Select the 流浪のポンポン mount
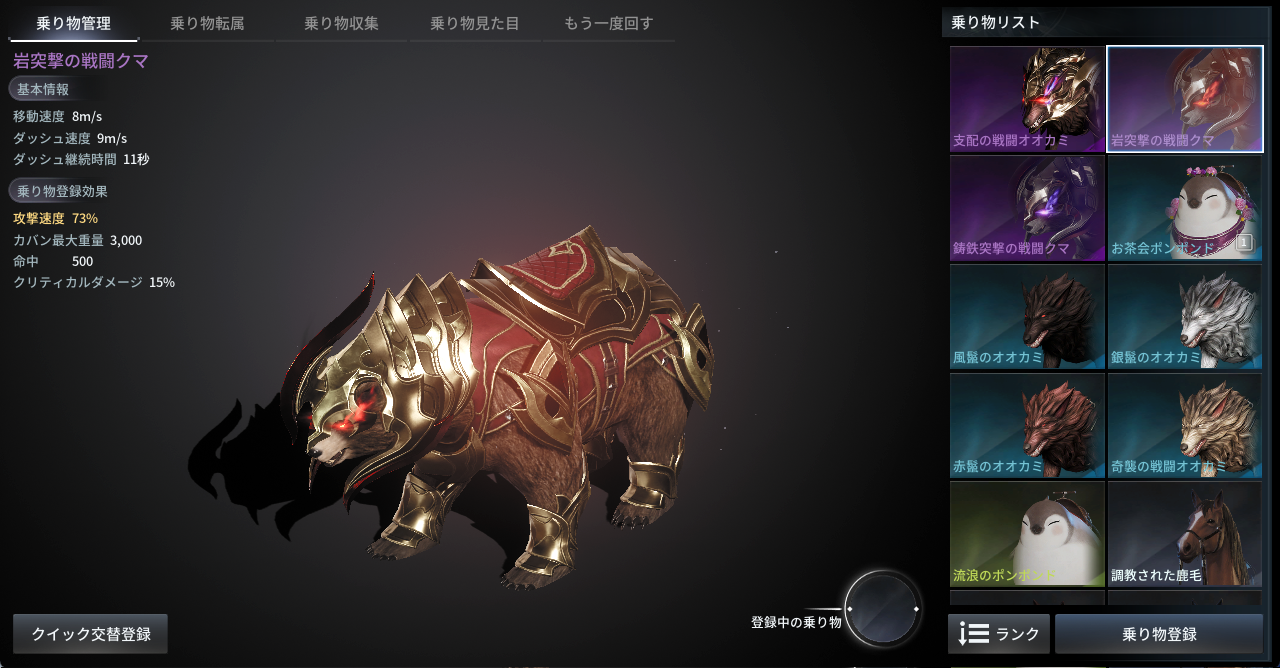Screen dimensions: 1280x668 (x=1027, y=535)
